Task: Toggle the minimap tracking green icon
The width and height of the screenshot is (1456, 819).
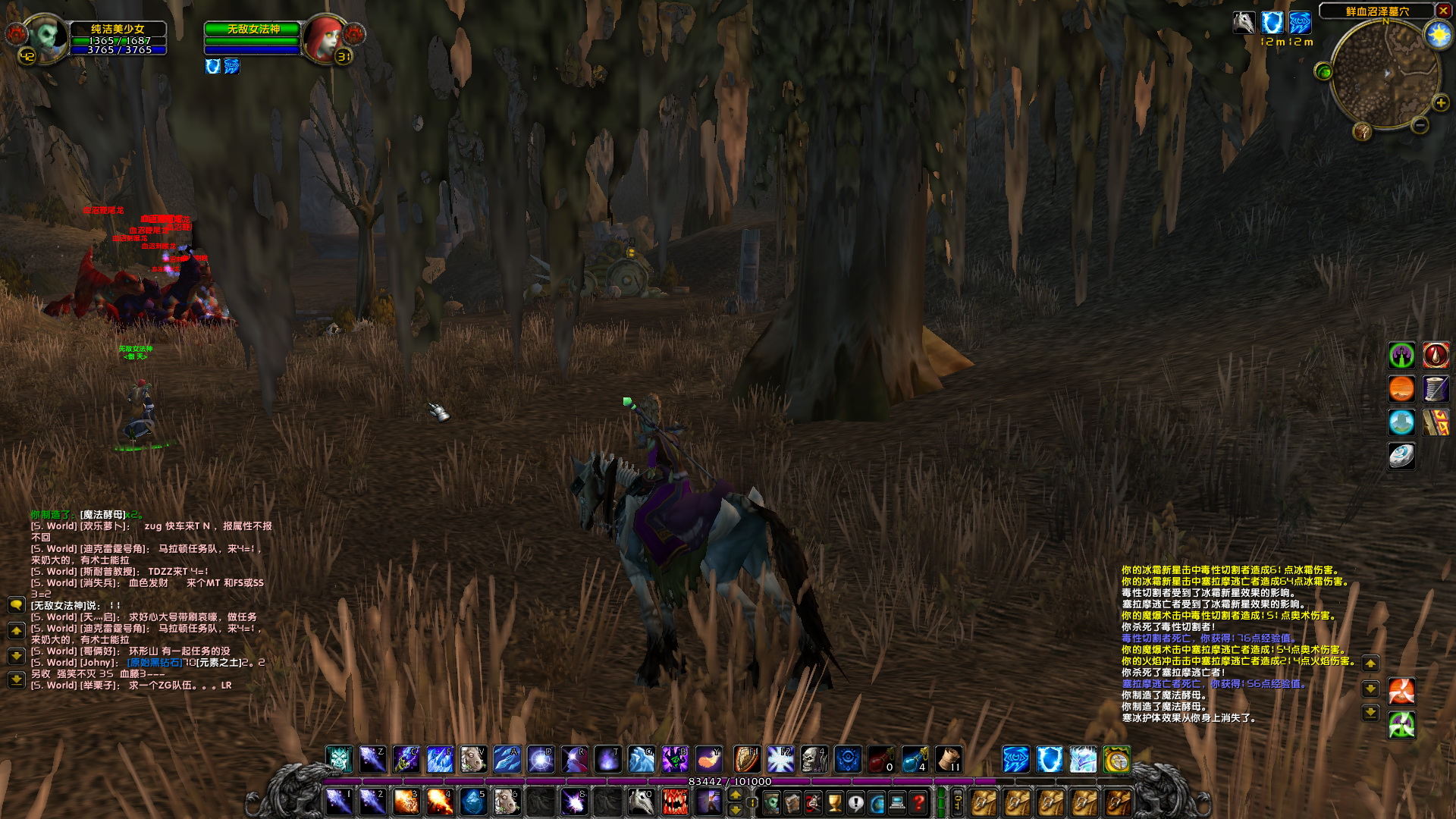Action: [x=1323, y=72]
